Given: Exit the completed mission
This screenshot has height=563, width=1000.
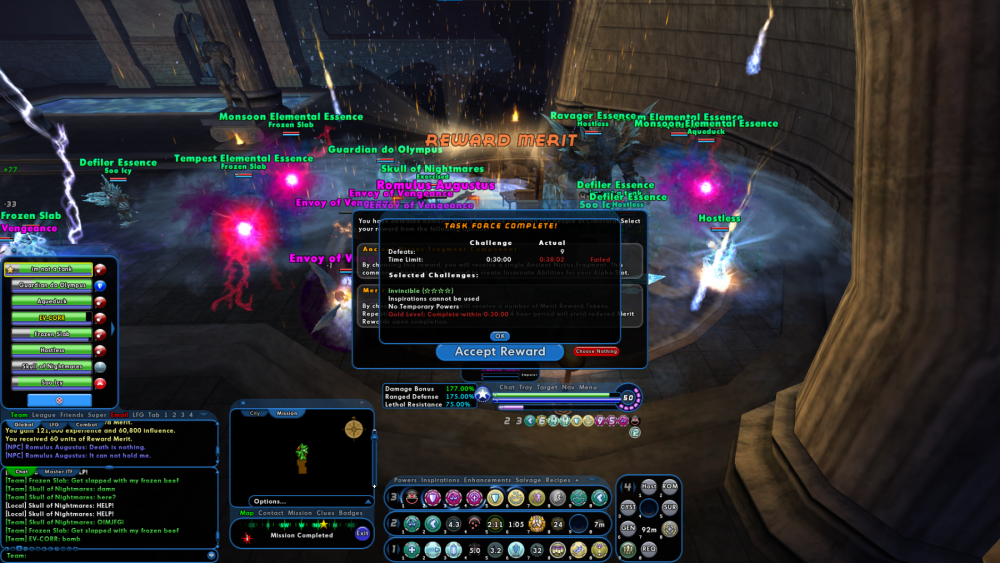Looking at the screenshot, I should (362, 534).
